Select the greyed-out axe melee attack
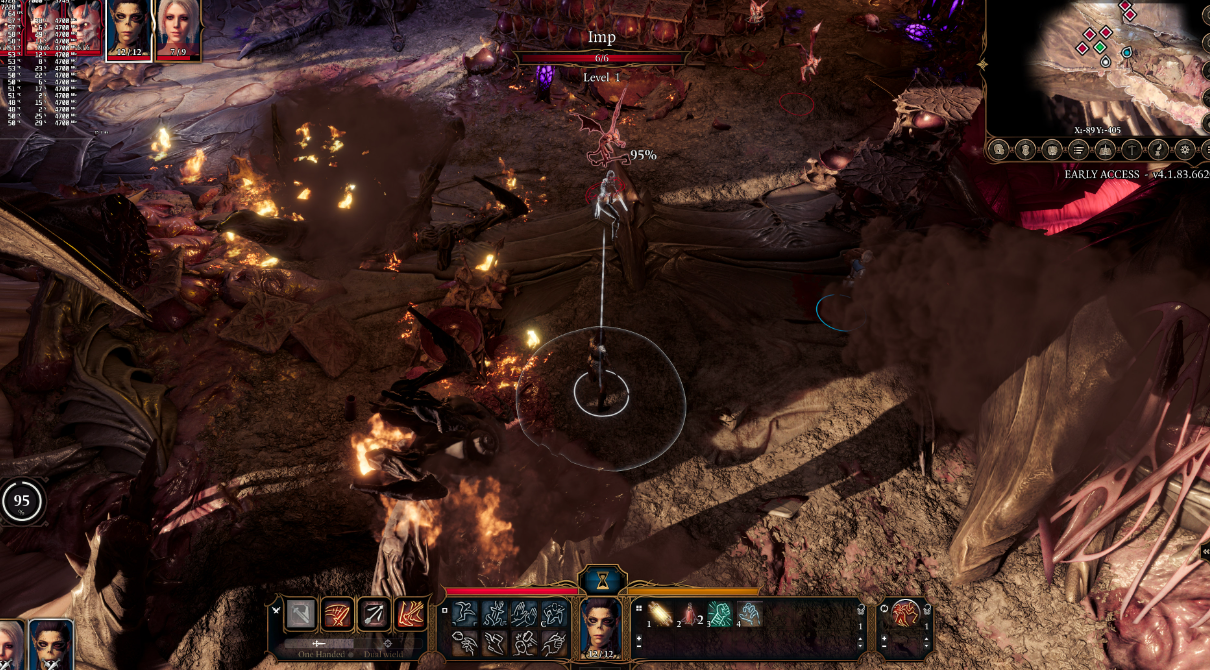 point(300,614)
